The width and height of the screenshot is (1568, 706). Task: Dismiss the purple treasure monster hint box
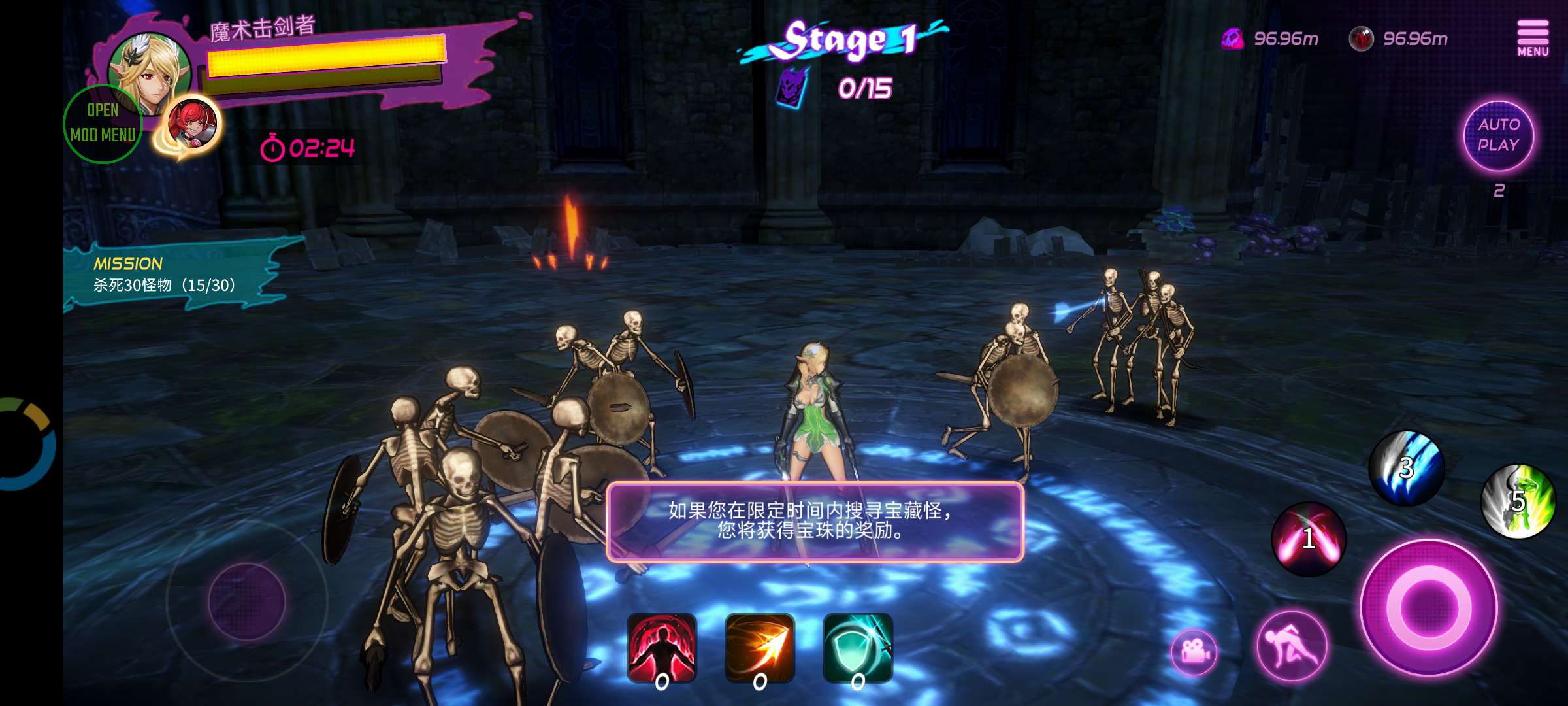coord(814,522)
